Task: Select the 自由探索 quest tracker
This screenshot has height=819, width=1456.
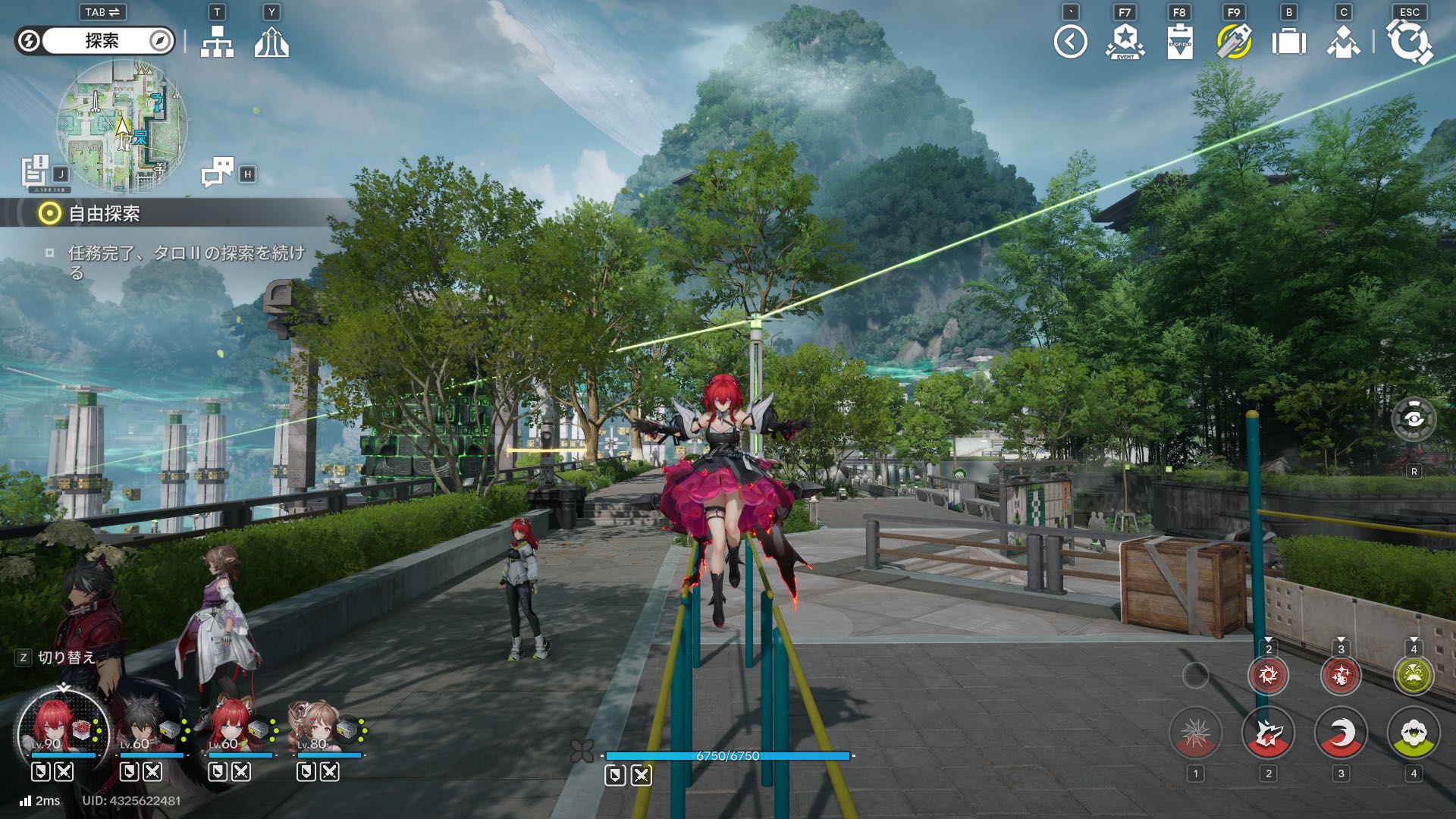Action: click(x=104, y=214)
